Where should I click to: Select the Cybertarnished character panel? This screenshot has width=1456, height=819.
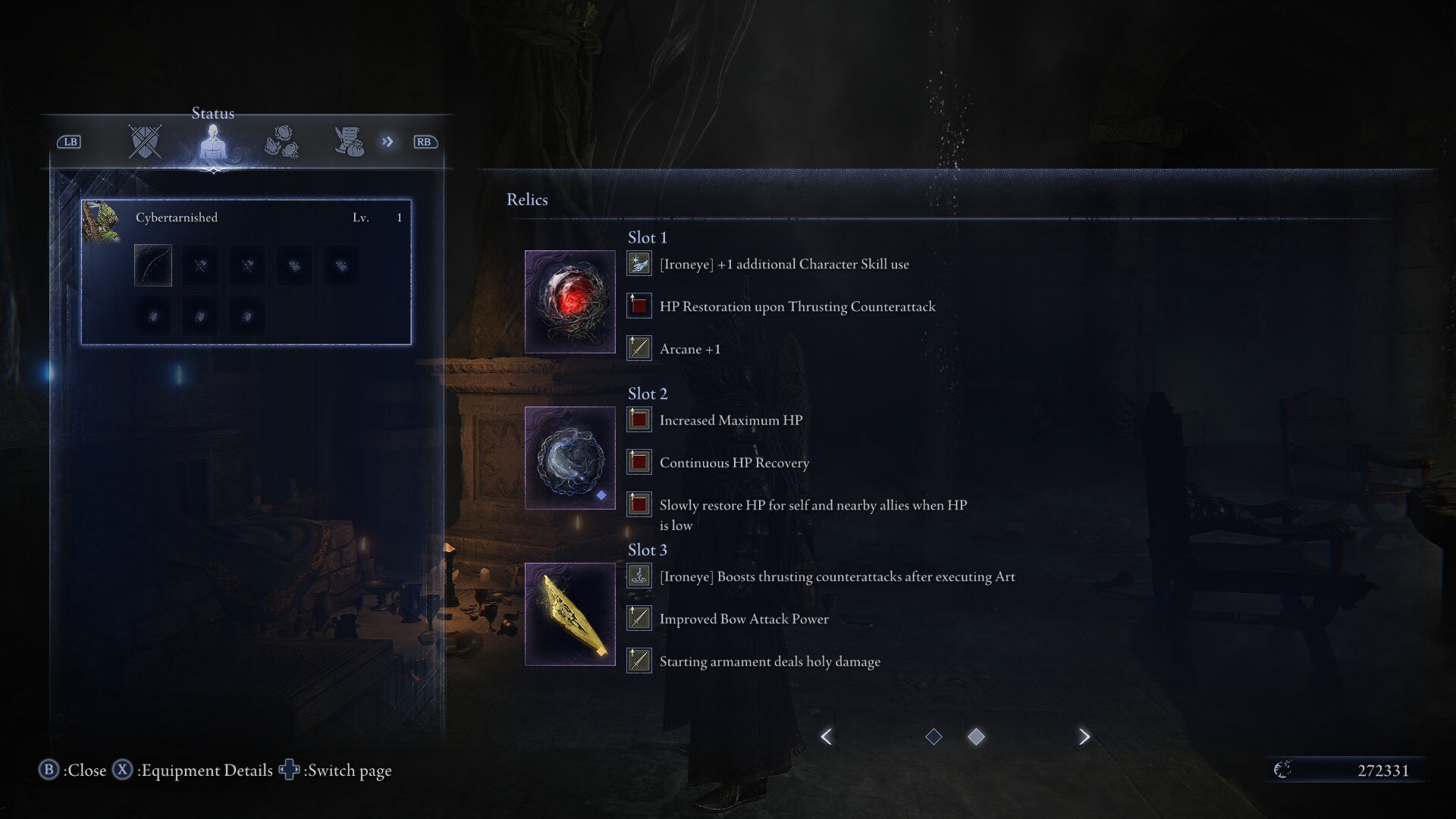click(x=246, y=271)
